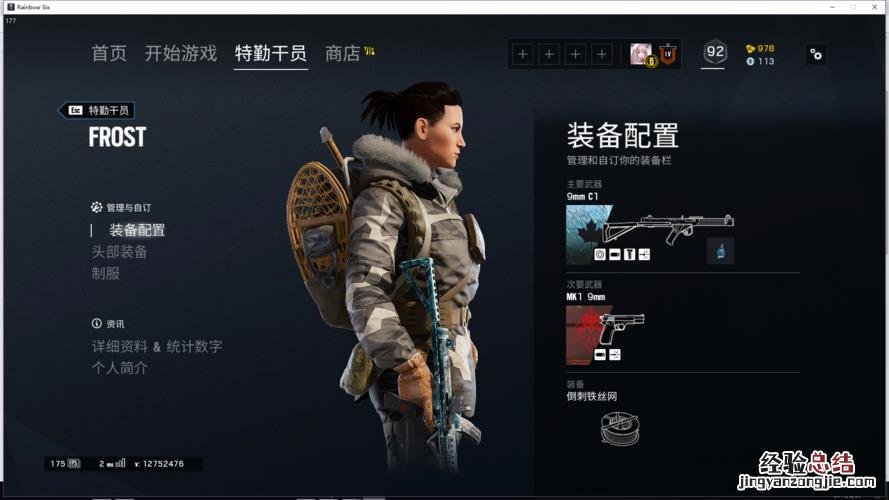Open the 个人简介 biography entry
The image size is (889, 500).
pyautogui.click(x=120, y=368)
